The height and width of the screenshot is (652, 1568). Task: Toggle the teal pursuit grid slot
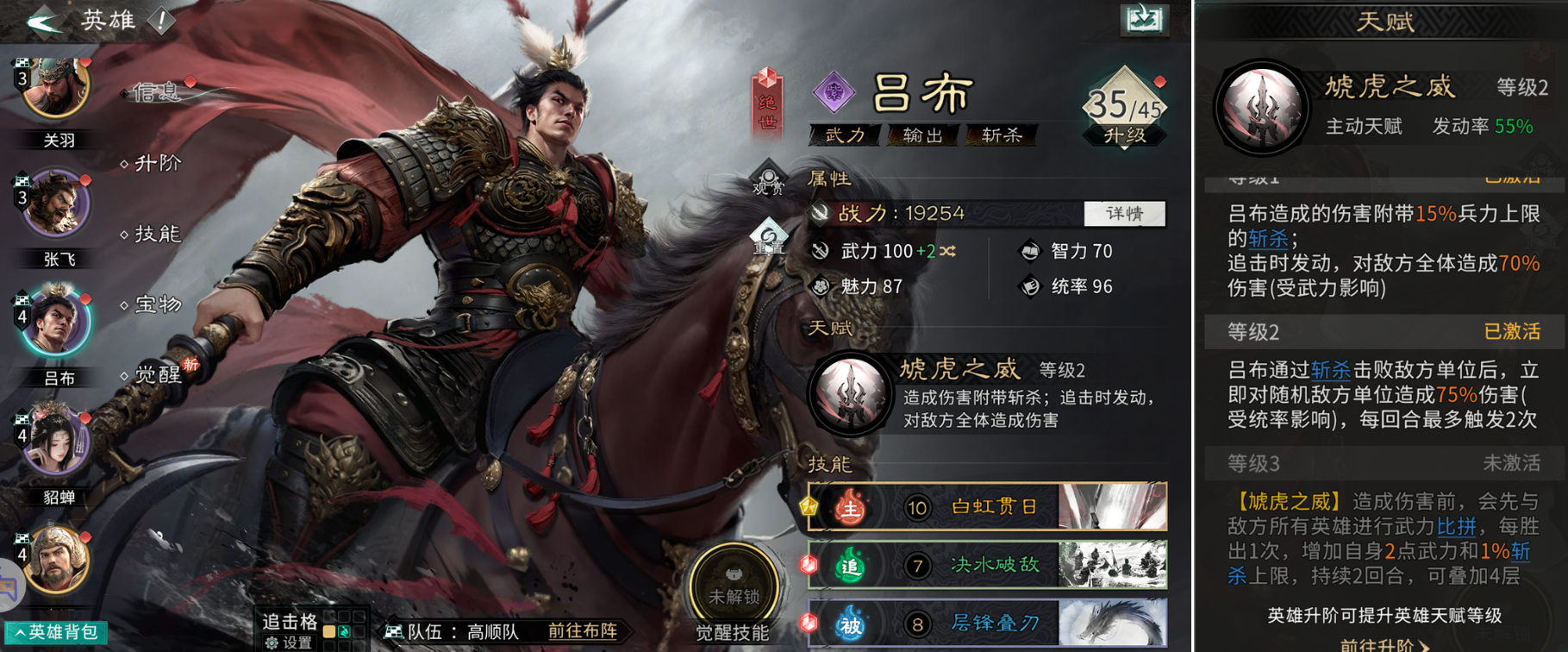pos(345,631)
